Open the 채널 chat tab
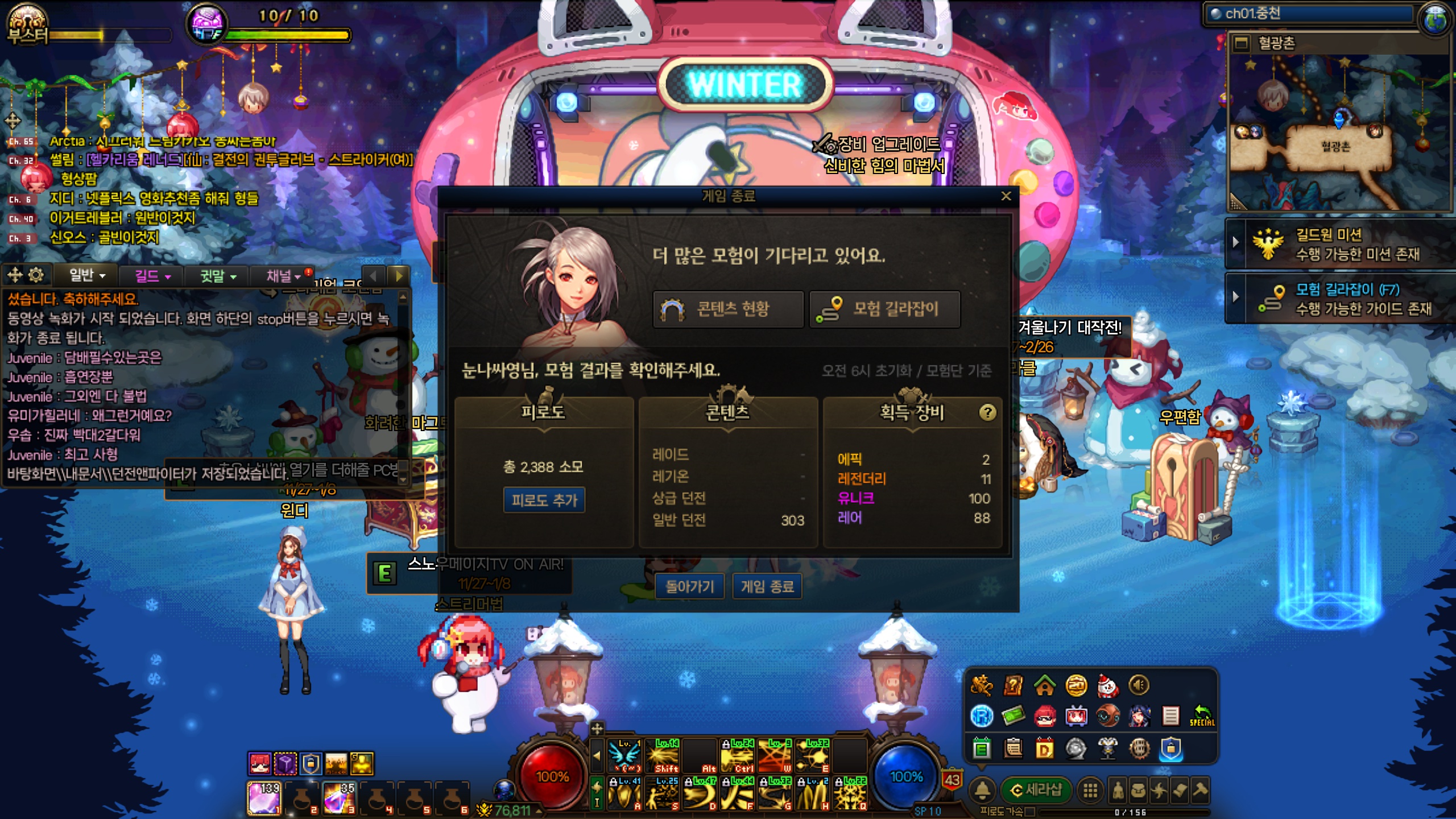 click(283, 276)
